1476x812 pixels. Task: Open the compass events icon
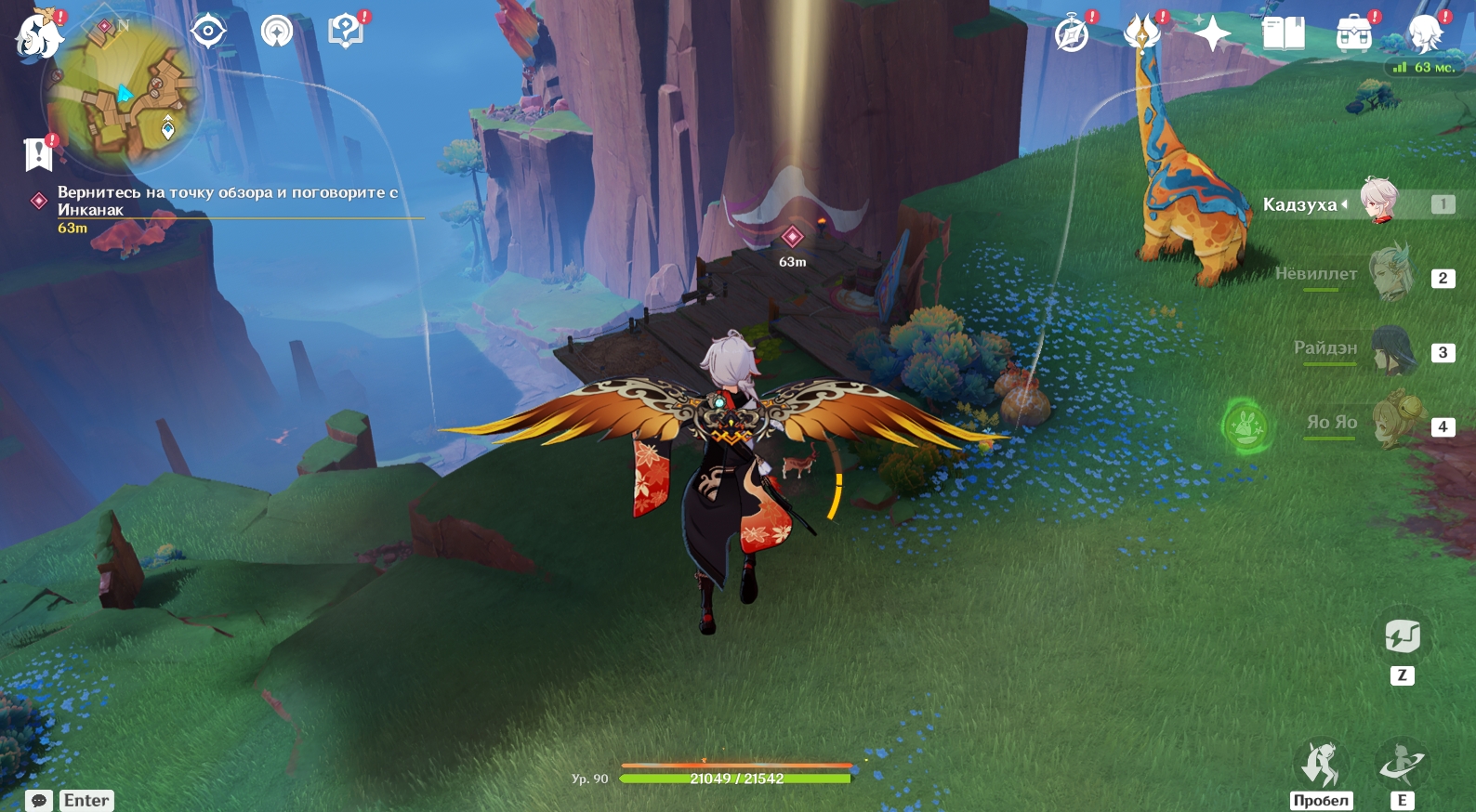pyautogui.click(x=1072, y=34)
